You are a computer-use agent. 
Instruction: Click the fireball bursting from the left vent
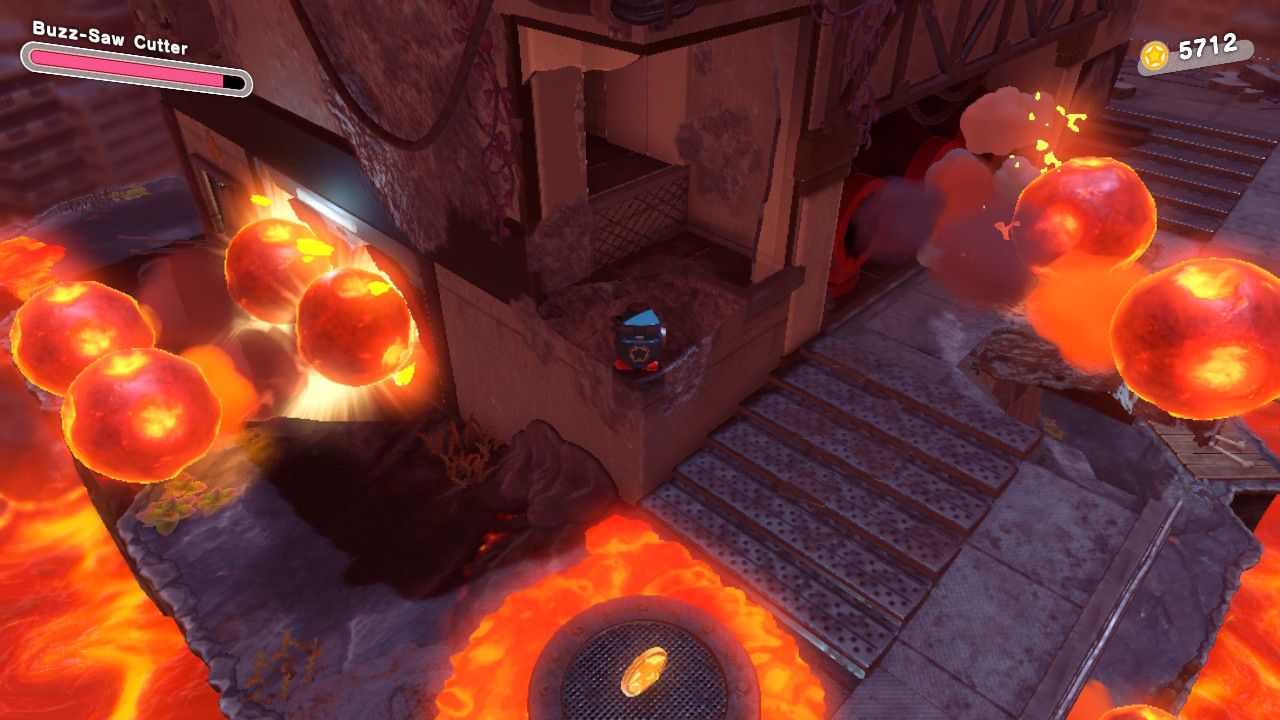coord(350,320)
